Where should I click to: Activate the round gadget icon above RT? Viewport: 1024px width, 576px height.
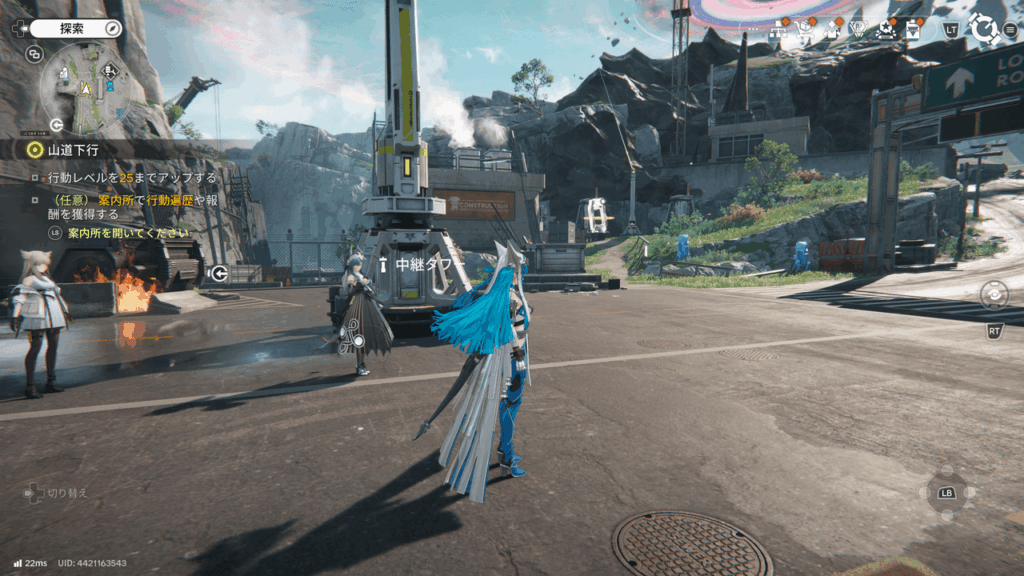coord(993,295)
